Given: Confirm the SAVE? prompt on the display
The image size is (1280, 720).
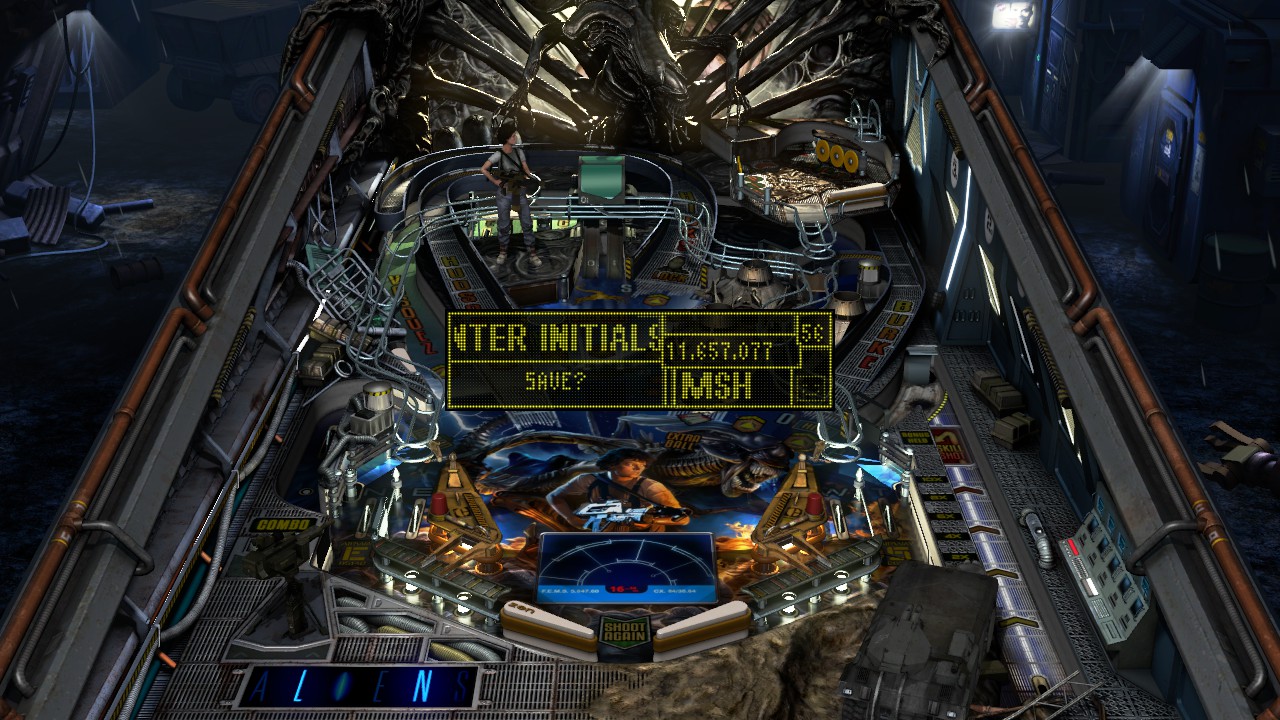Looking at the screenshot, I should pyautogui.click(x=555, y=381).
